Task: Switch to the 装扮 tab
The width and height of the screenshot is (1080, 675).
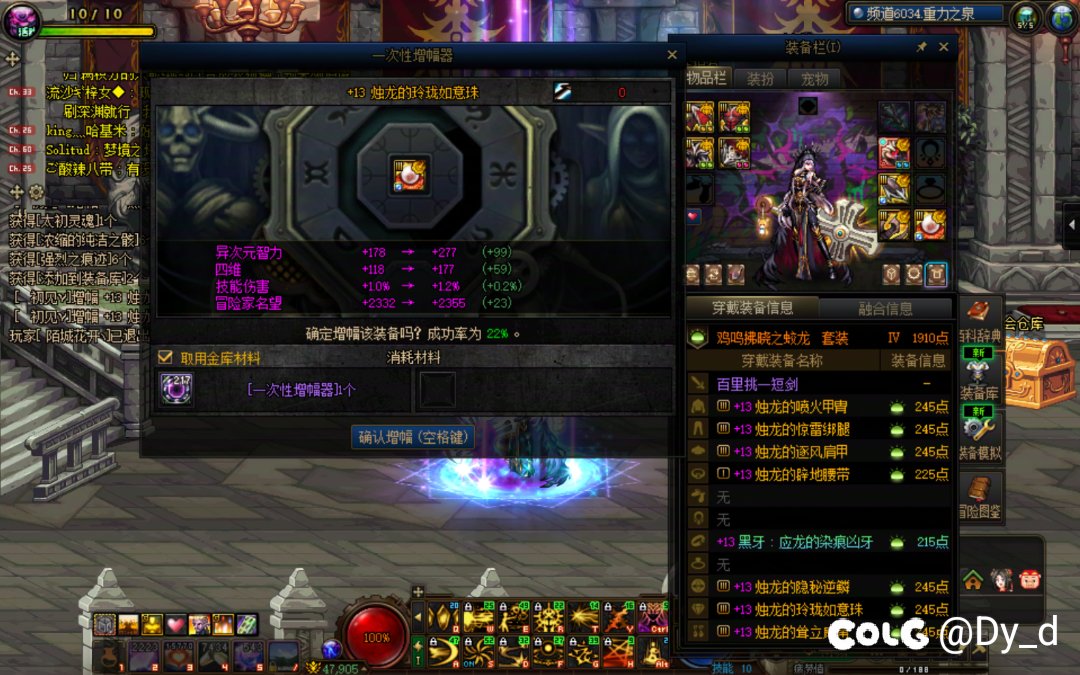Action: [x=760, y=78]
